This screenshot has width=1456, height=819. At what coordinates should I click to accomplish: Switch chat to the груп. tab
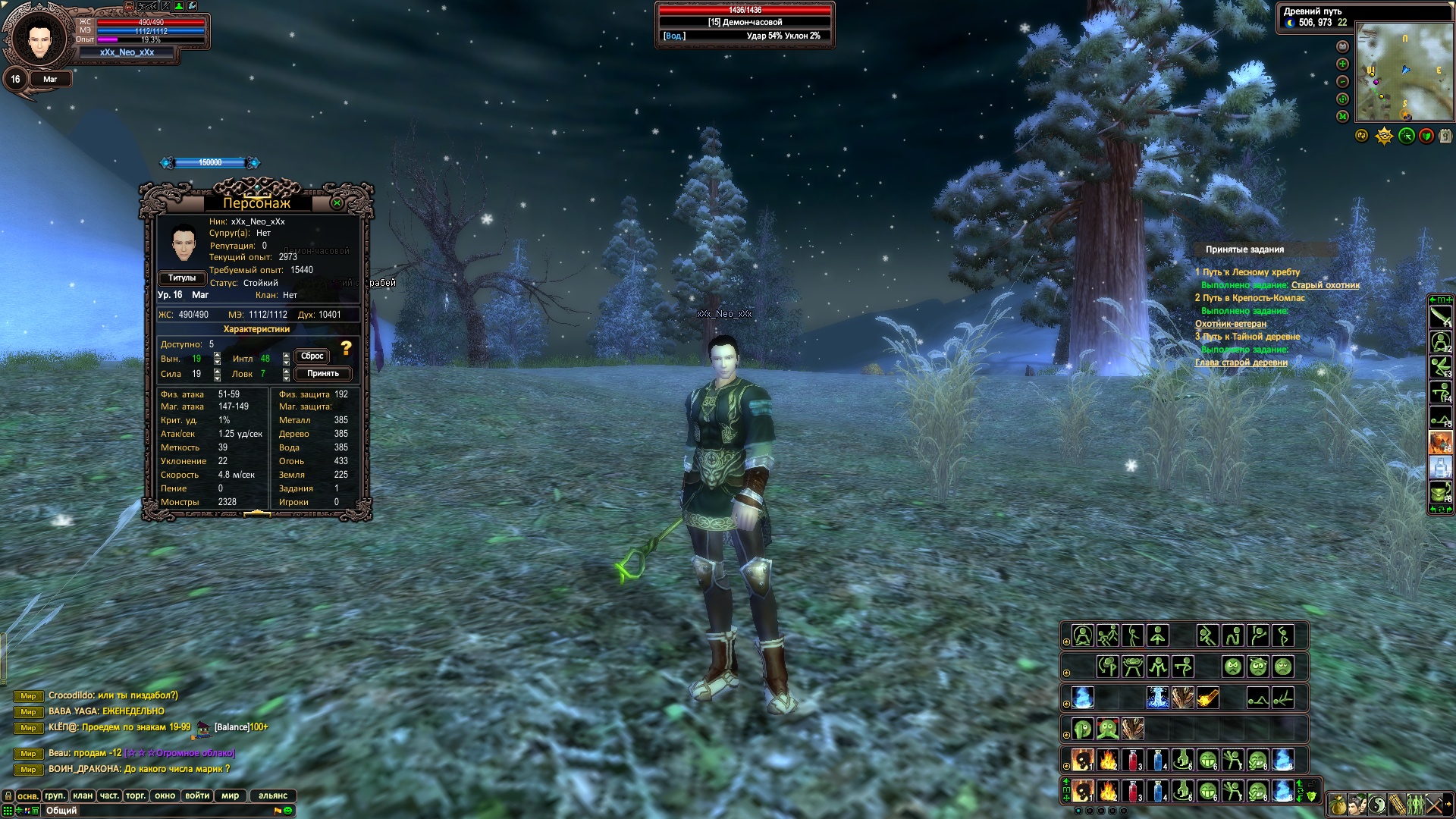click(55, 795)
